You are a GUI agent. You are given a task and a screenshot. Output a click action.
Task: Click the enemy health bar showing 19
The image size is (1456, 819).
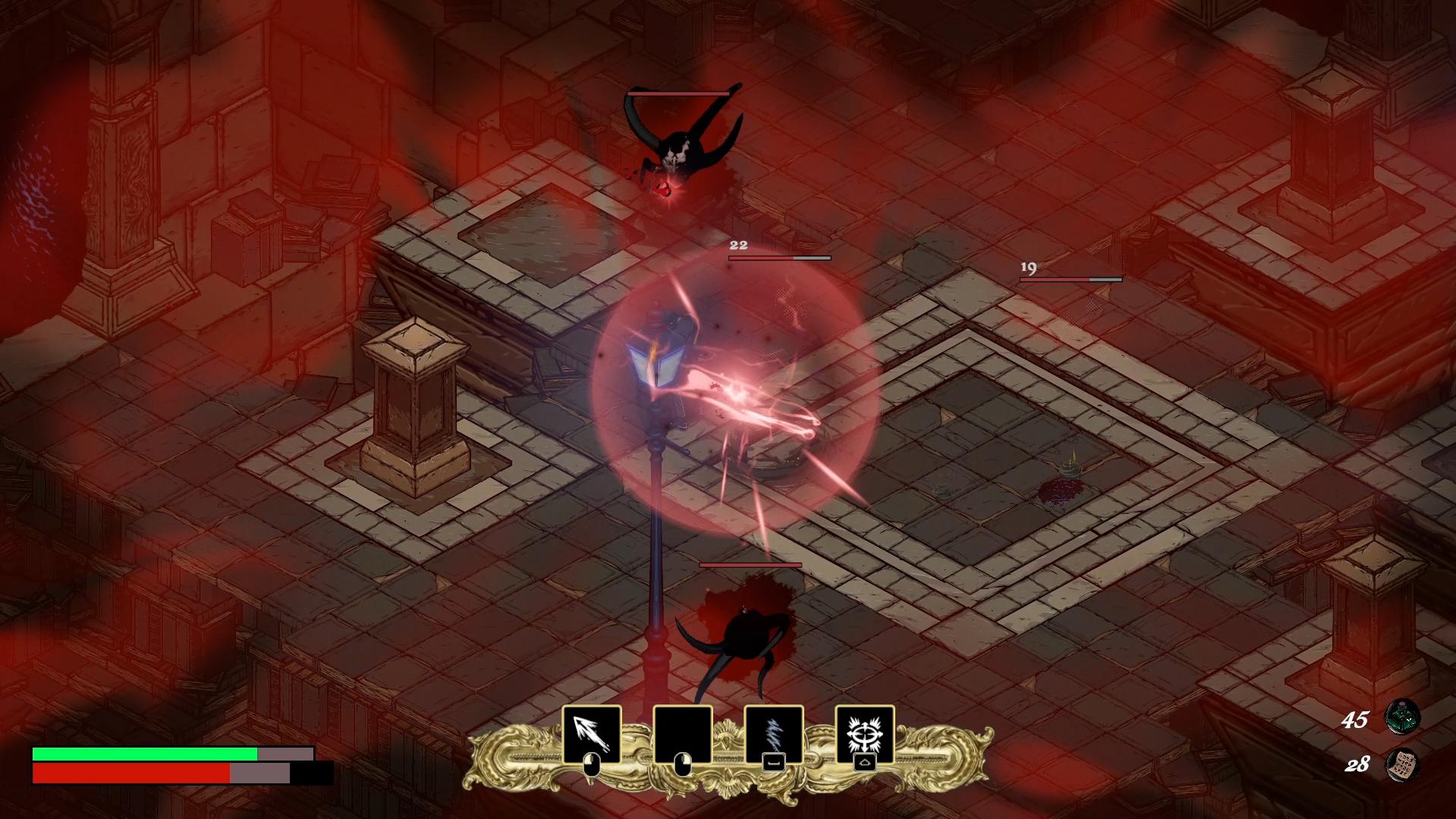(1070, 279)
